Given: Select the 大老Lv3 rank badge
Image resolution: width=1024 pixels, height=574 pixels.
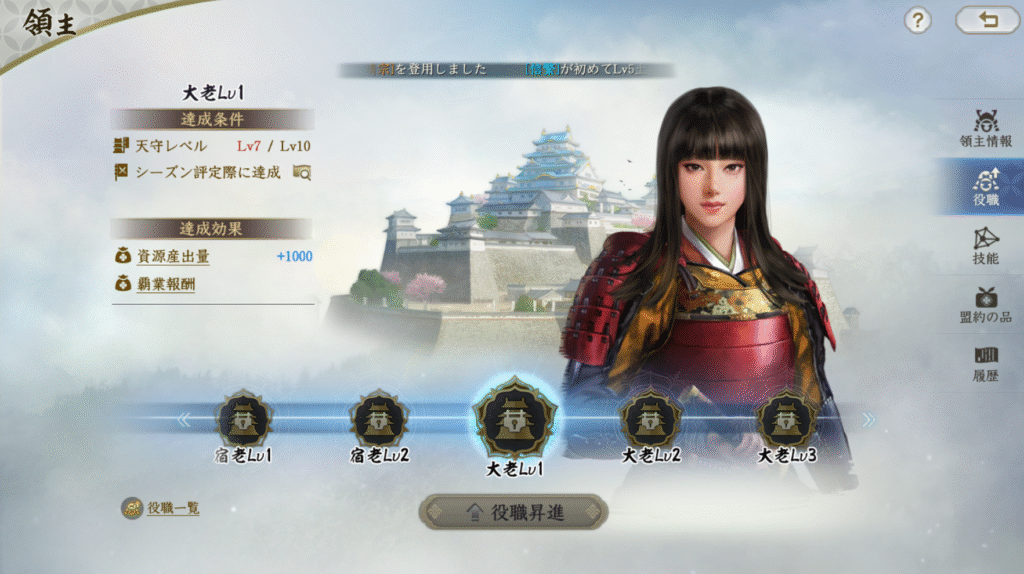Looking at the screenshot, I should tap(786, 420).
